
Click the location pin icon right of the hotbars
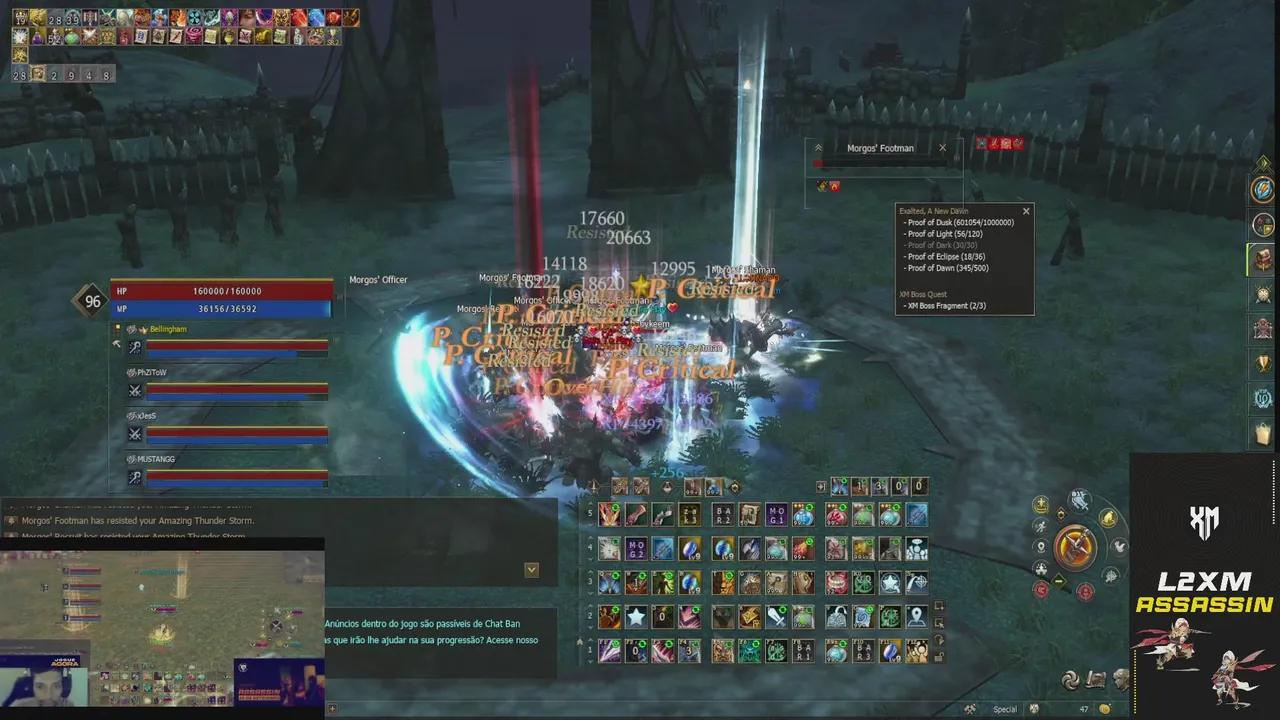click(x=915, y=616)
